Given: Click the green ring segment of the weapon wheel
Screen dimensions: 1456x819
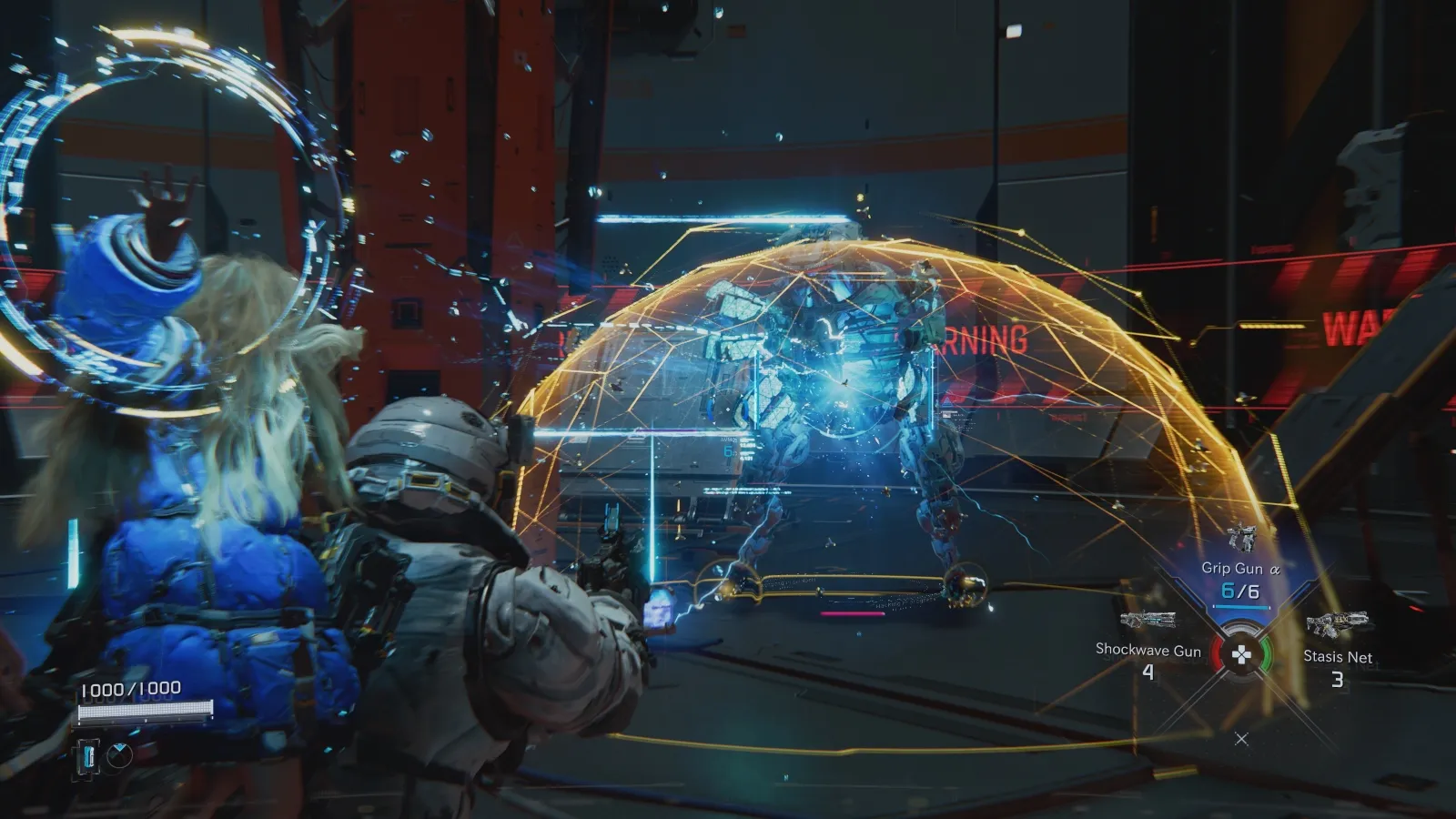Looking at the screenshot, I should pos(1265,654).
